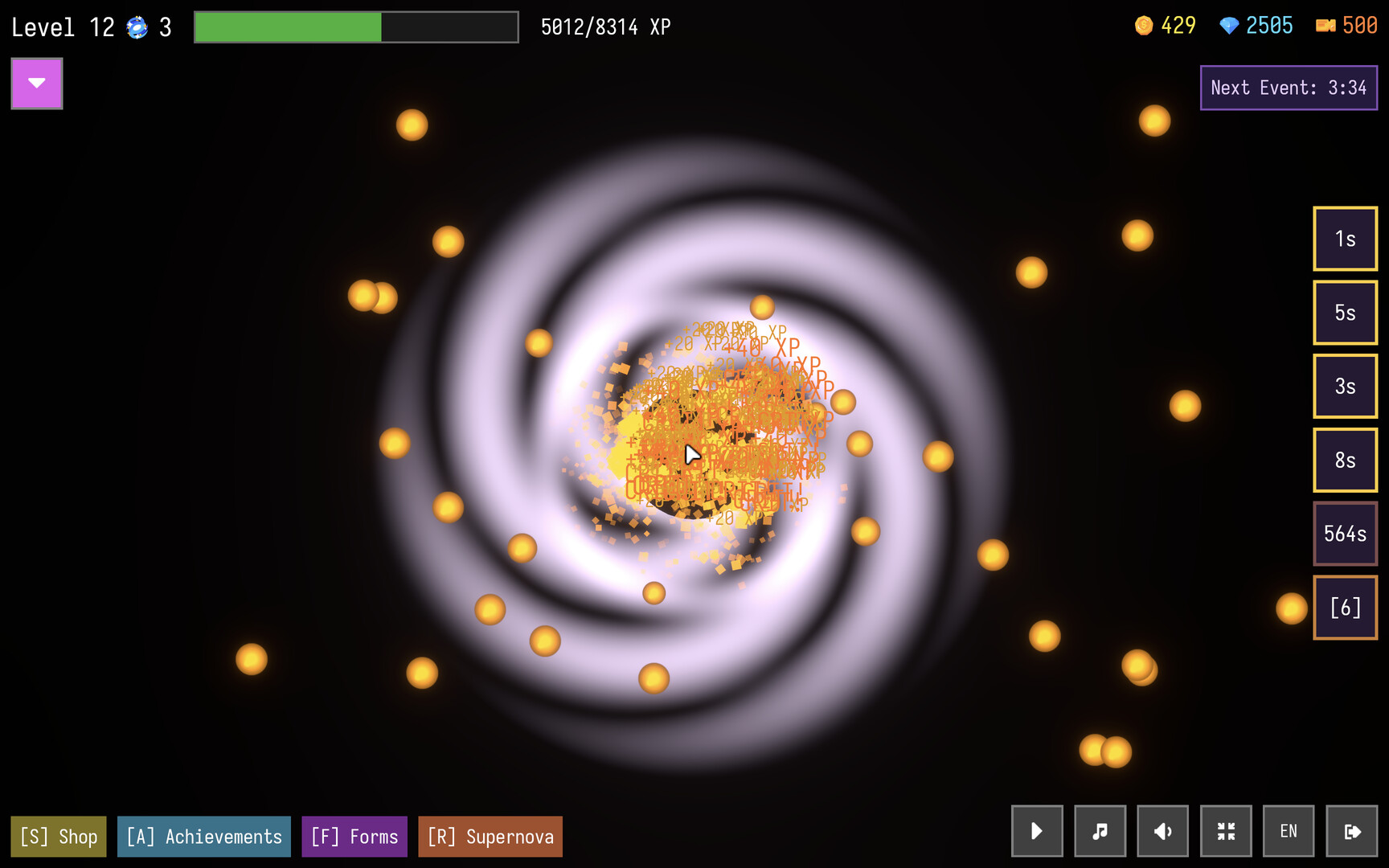Mute the sound via speaker icon
1389x868 pixels.
point(1162,831)
